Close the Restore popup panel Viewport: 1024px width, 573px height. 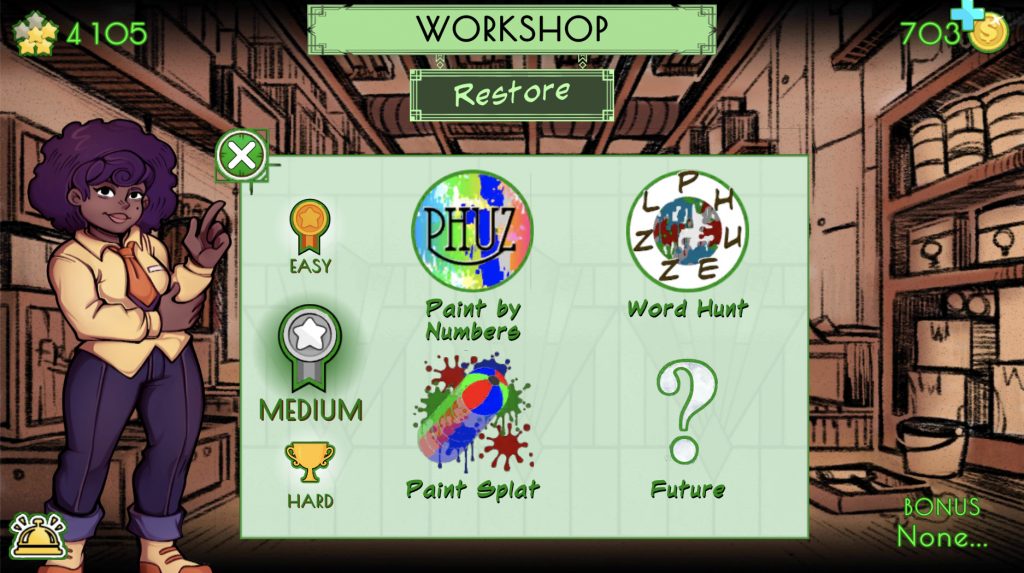241,156
